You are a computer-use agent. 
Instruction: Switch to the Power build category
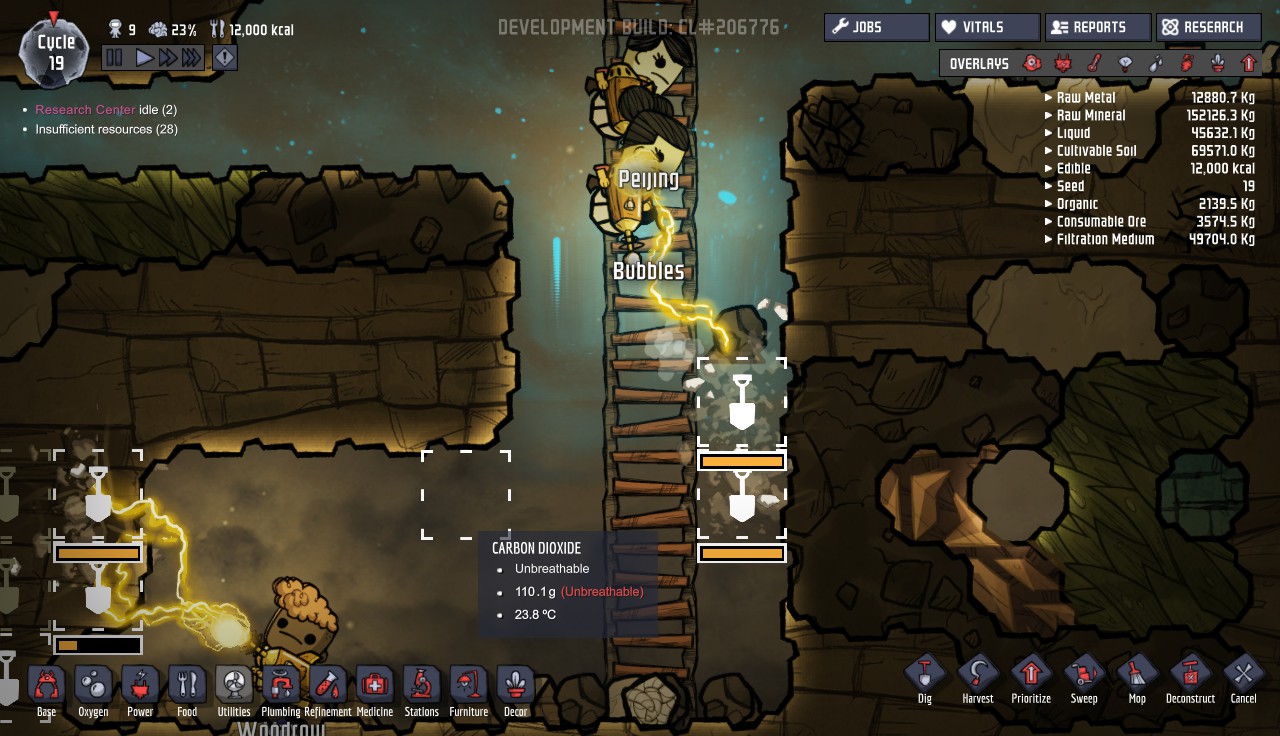(x=140, y=688)
